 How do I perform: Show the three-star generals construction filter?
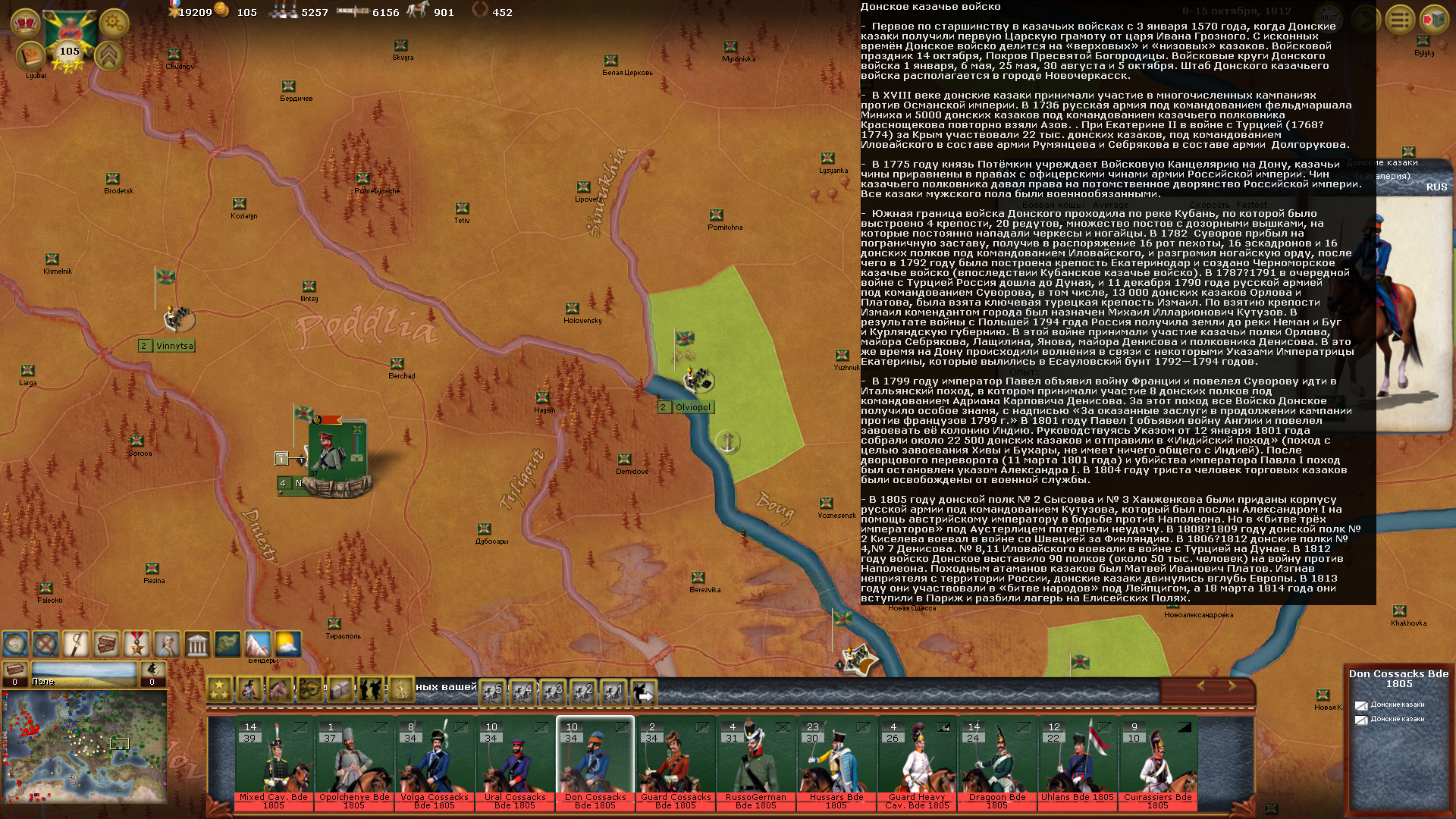[x=219, y=689]
